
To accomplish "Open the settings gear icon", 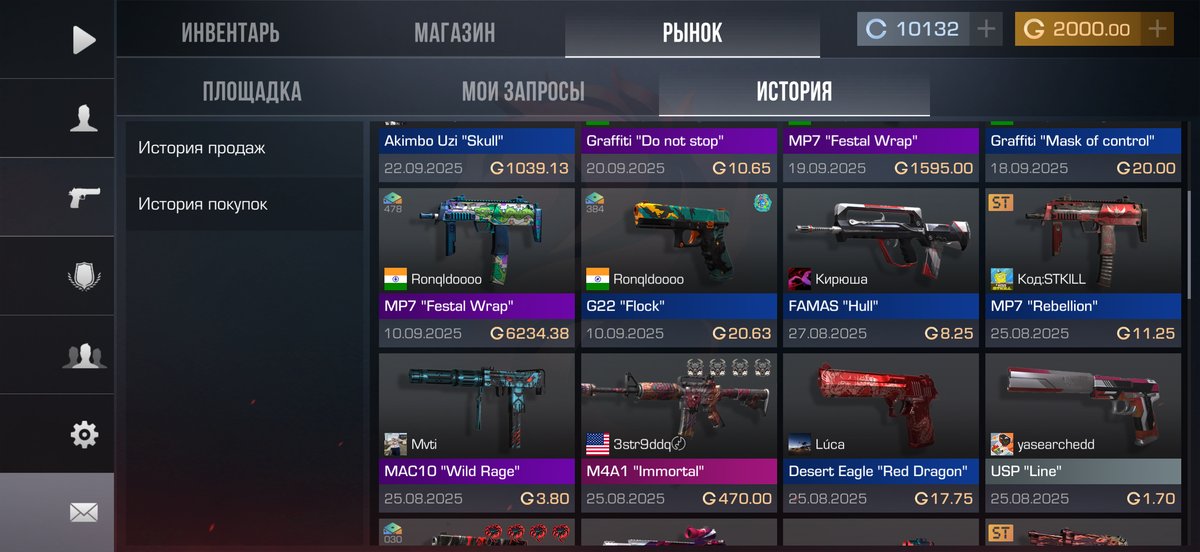I will (x=84, y=434).
